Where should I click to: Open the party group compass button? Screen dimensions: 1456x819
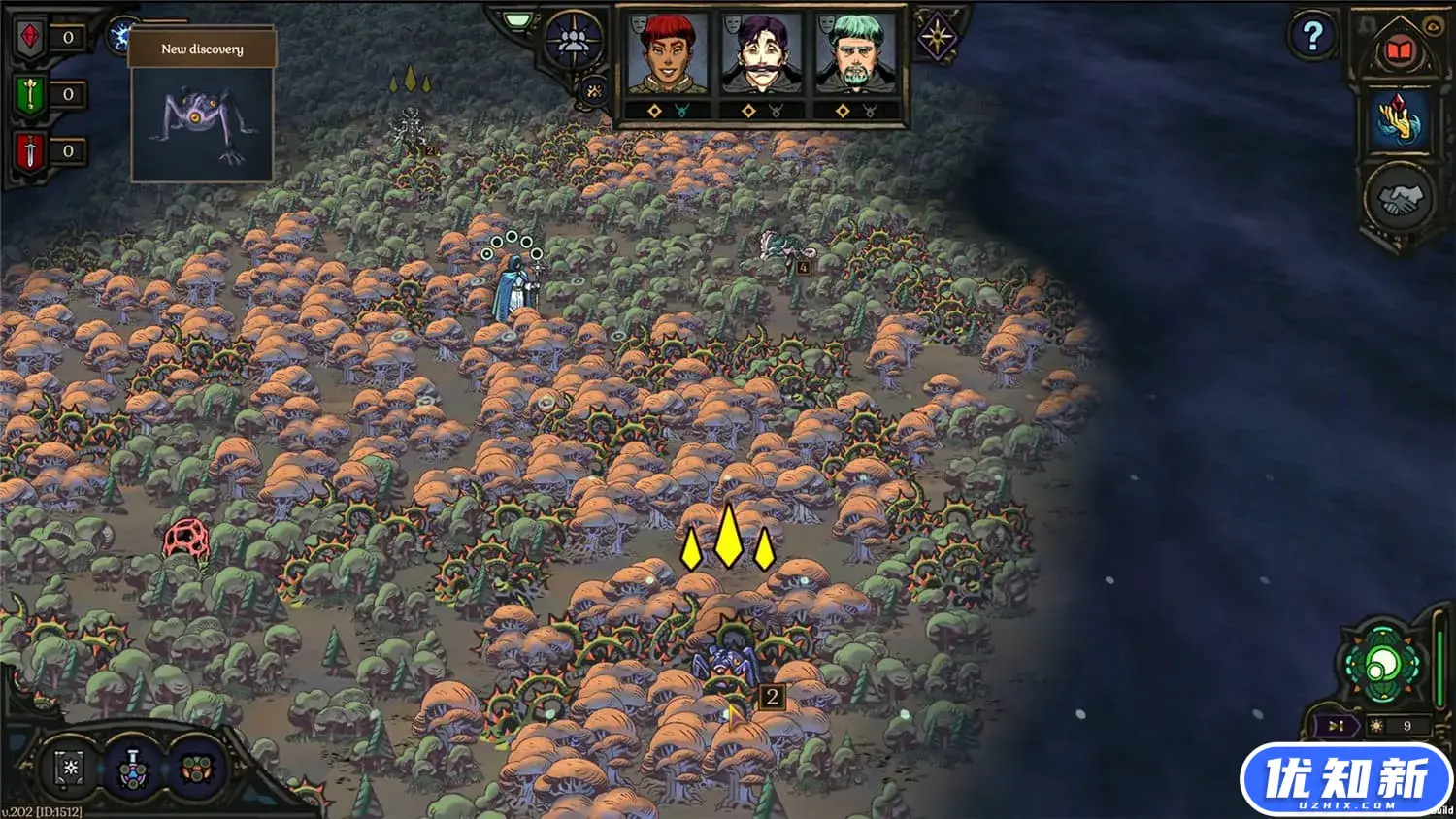tap(574, 41)
